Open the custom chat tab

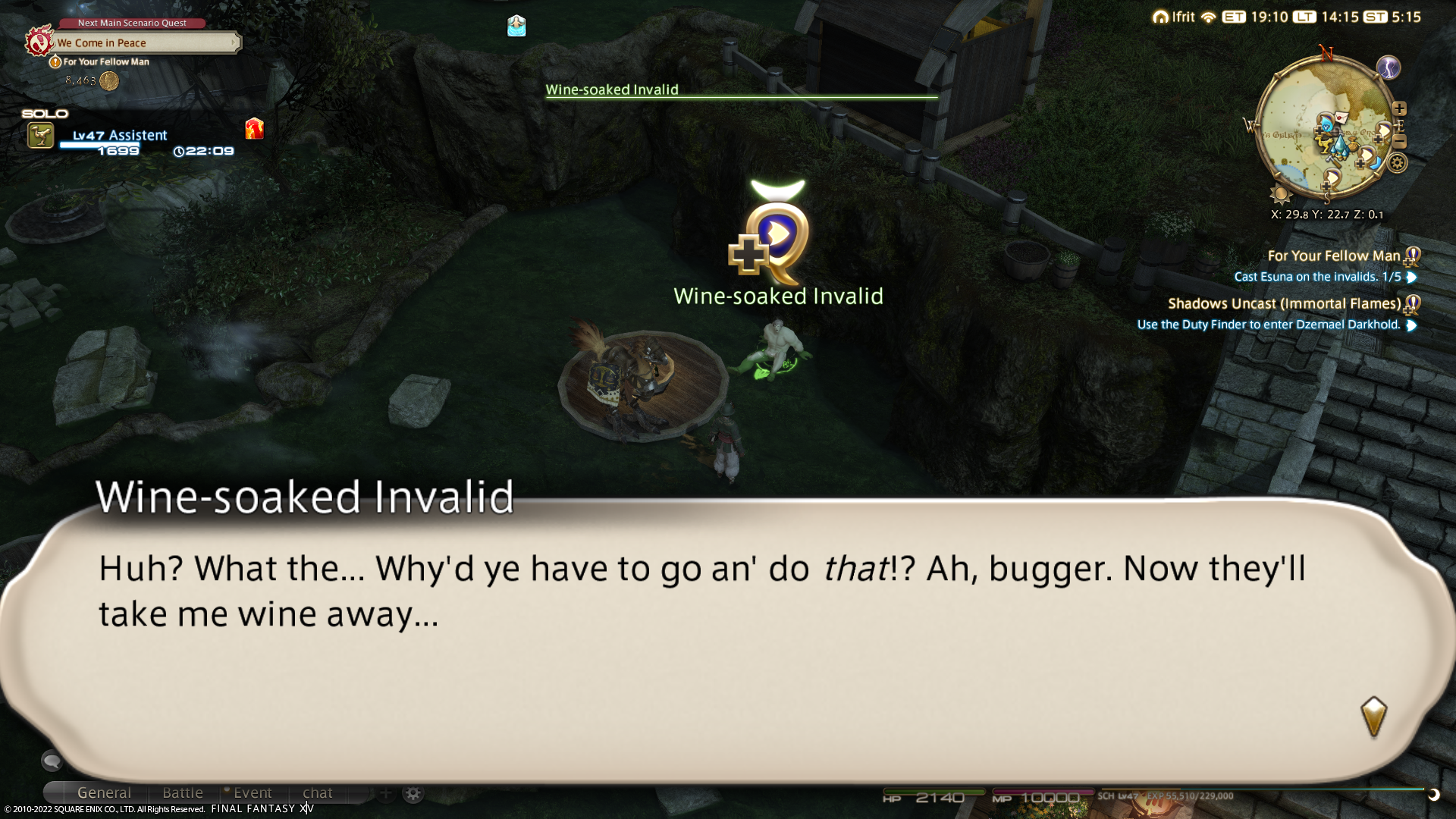click(318, 793)
